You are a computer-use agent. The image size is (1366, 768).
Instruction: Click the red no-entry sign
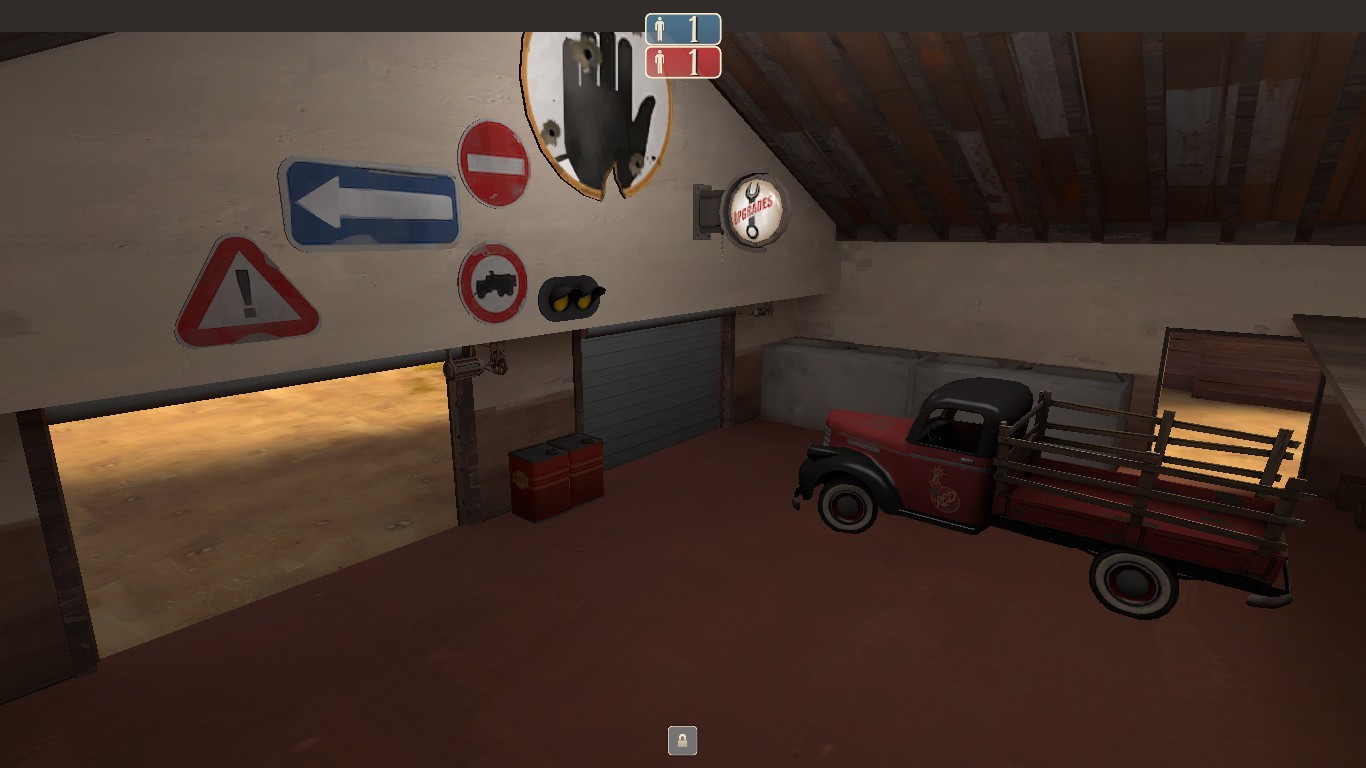pos(493,163)
